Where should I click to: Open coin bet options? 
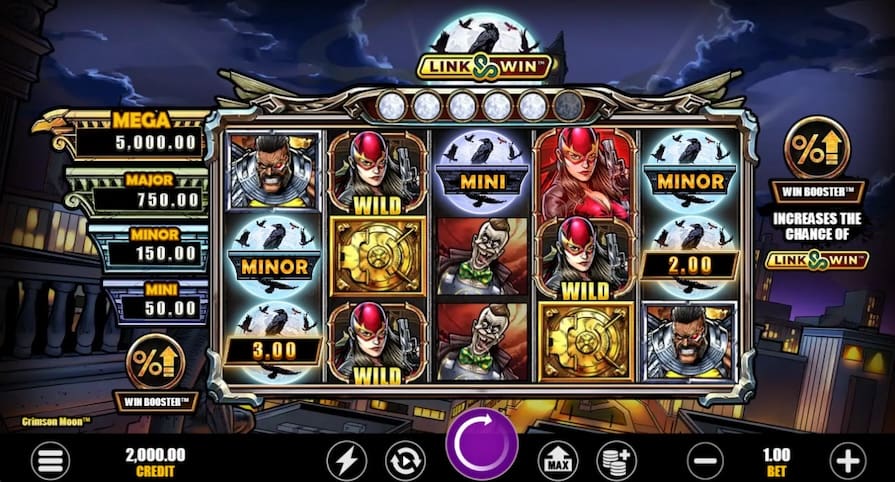coord(616,460)
